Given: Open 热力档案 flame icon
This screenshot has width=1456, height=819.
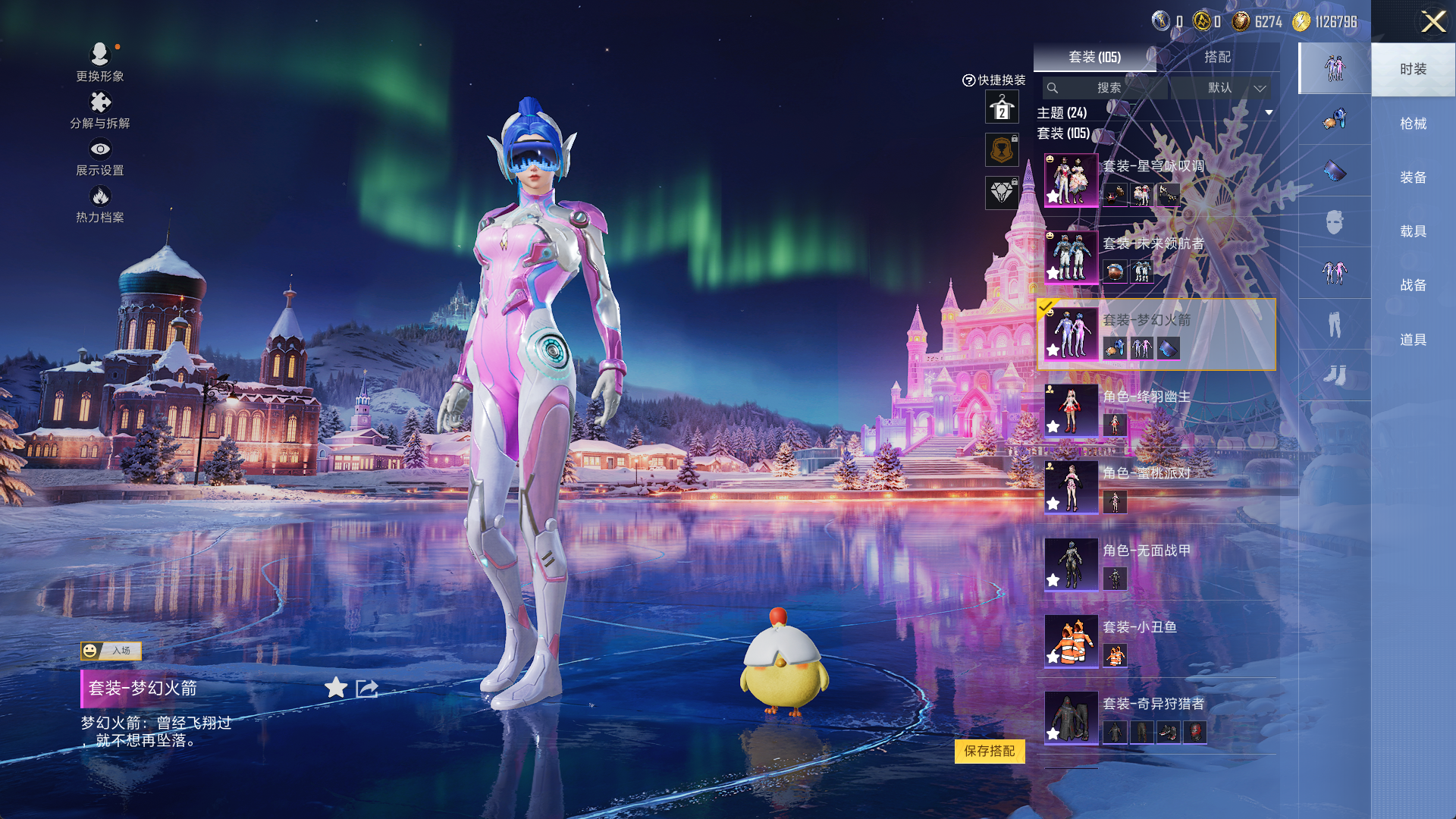Looking at the screenshot, I should tap(99, 204).
